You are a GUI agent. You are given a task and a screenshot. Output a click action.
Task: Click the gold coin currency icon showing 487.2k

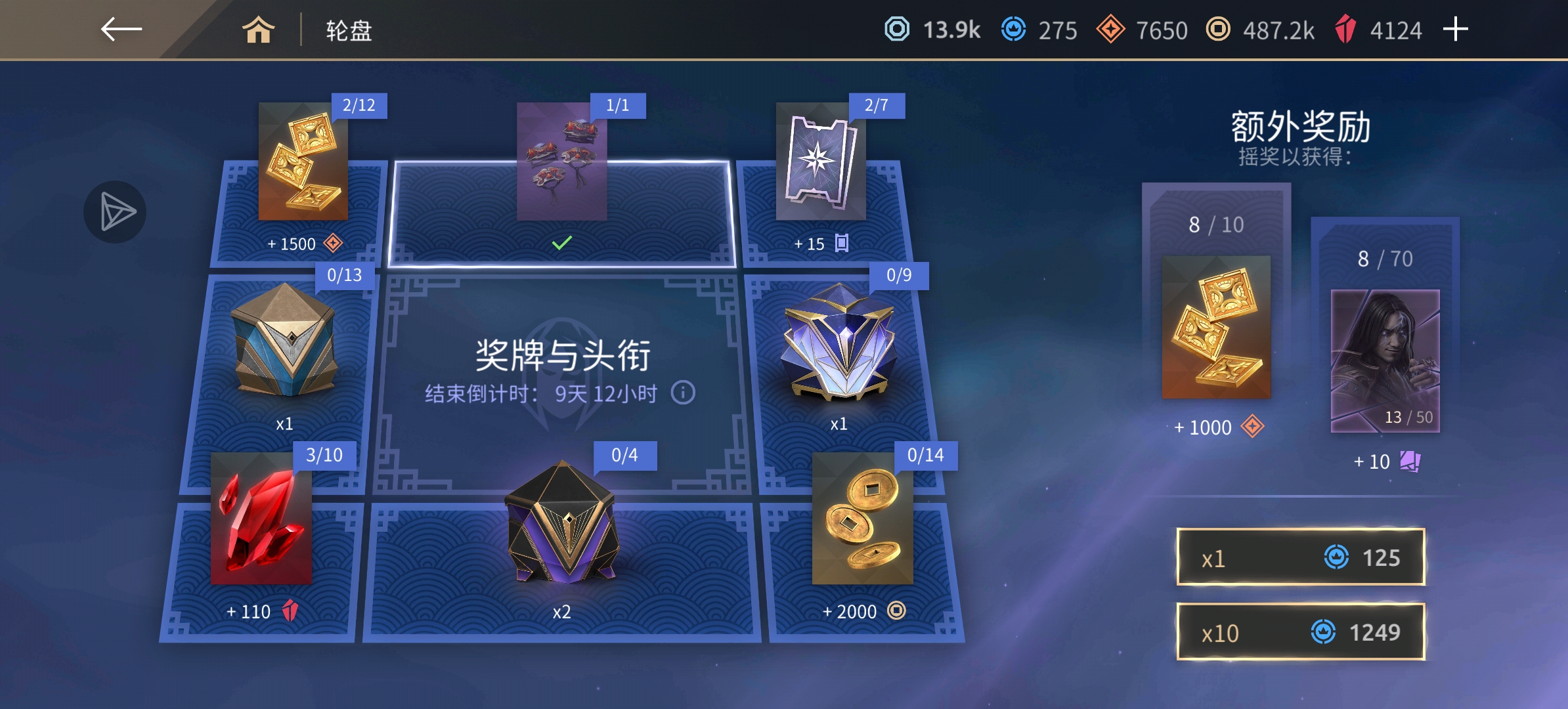(1218, 29)
